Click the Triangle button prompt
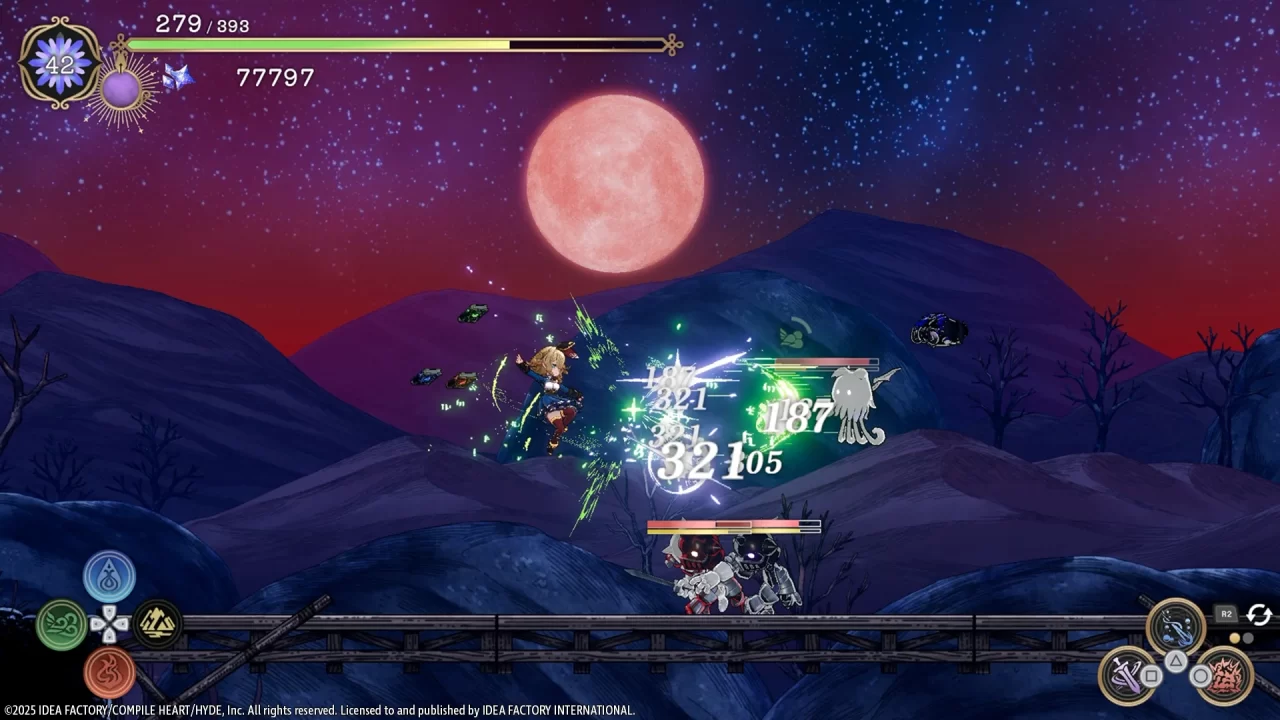This screenshot has height=720, width=1280. point(1176,661)
